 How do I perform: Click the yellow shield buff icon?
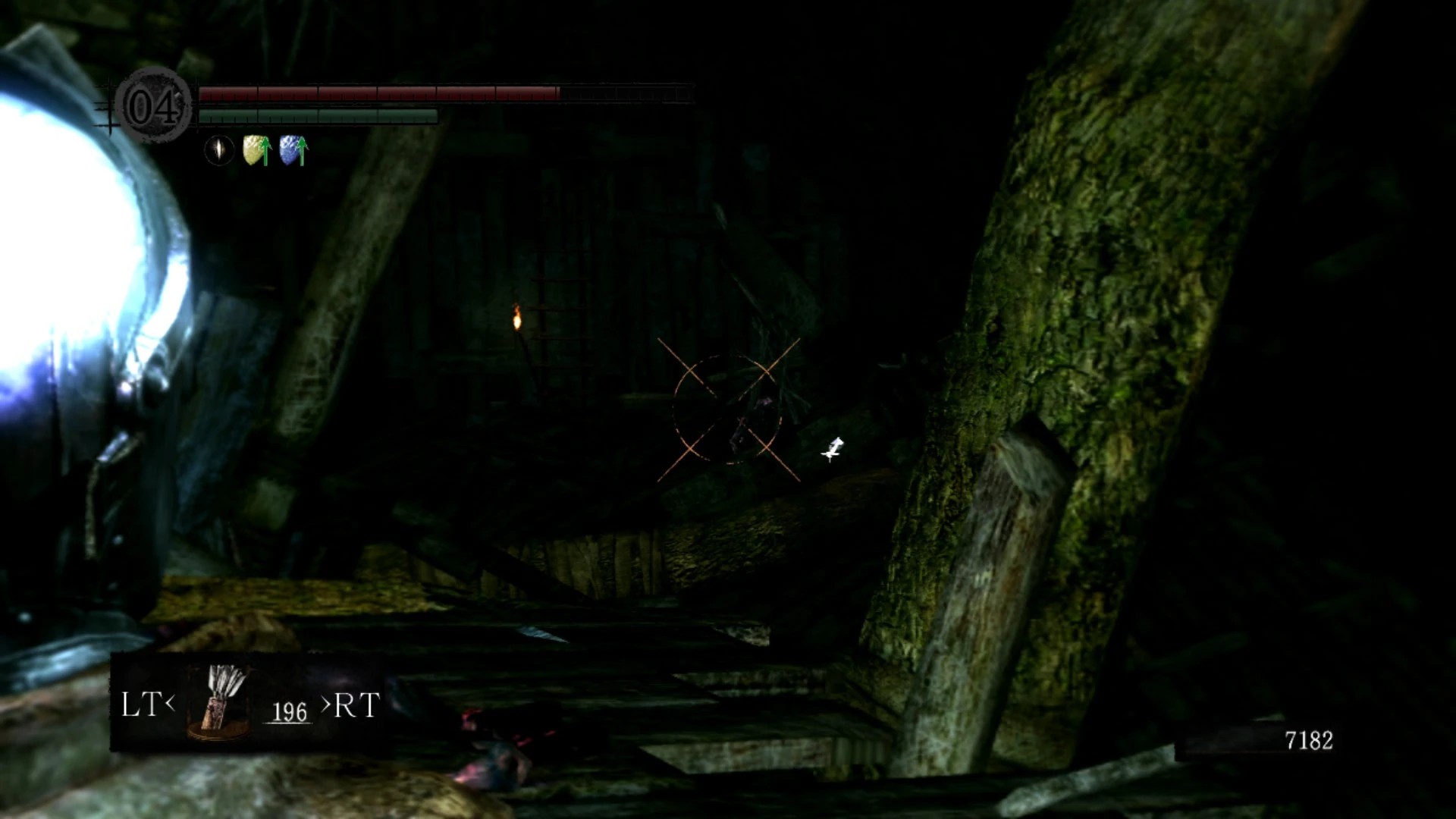click(256, 150)
